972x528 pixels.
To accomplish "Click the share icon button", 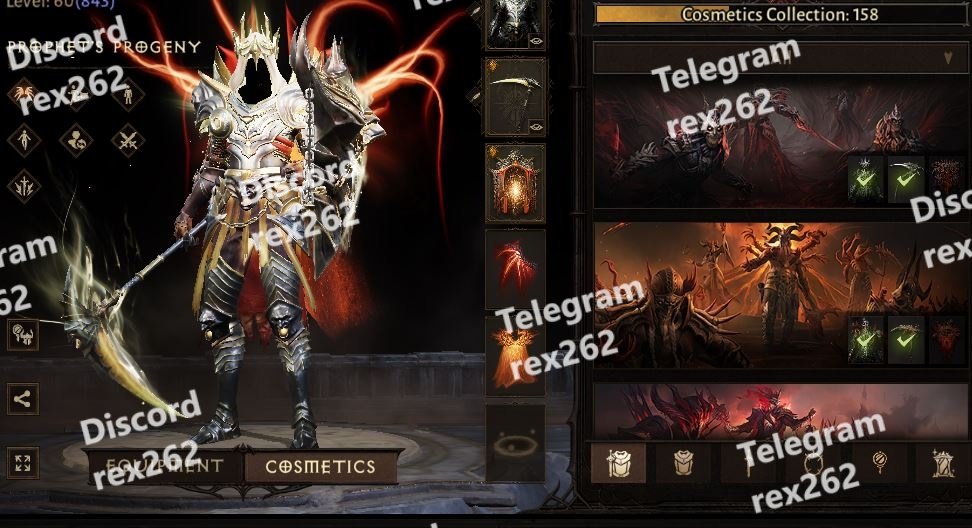I will click(22, 399).
